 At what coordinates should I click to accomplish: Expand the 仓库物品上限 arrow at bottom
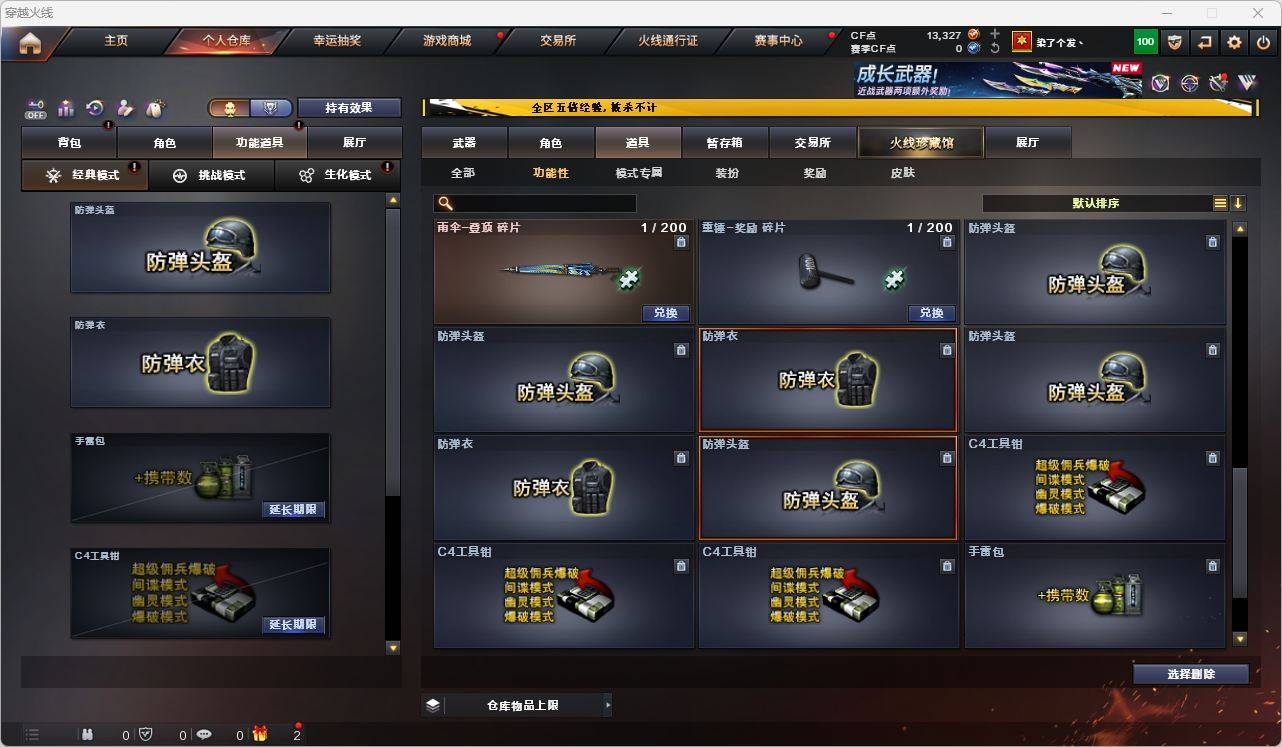click(608, 704)
